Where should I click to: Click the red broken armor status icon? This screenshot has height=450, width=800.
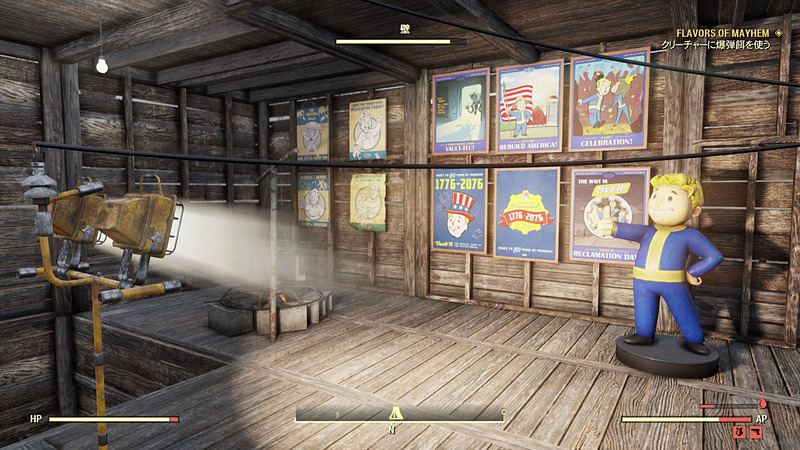pos(740,432)
